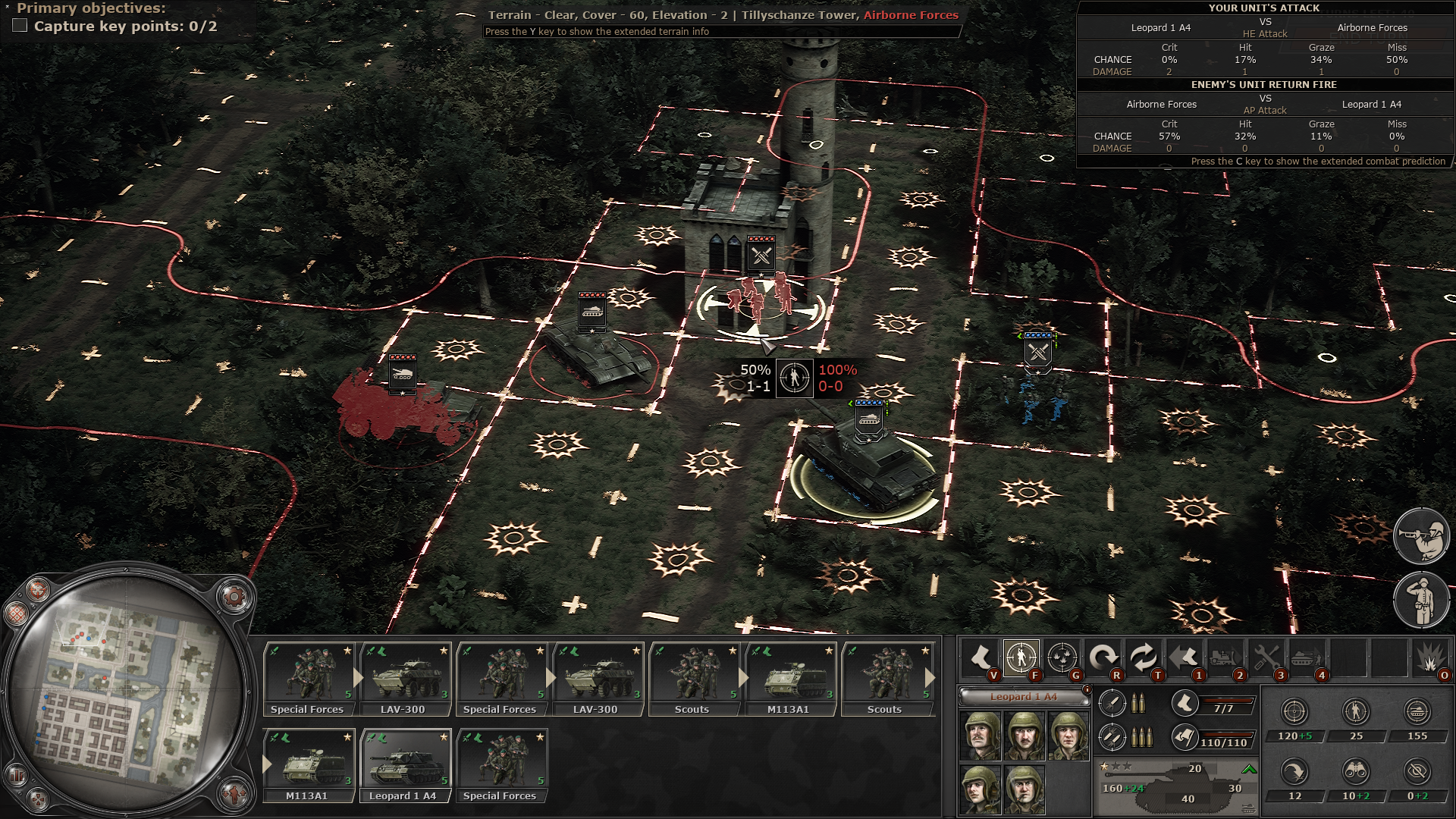Image resolution: width=1456 pixels, height=819 pixels.
Task: Choose the targeted attack soldier crosshair command
Action: (x=1021, y=657)
